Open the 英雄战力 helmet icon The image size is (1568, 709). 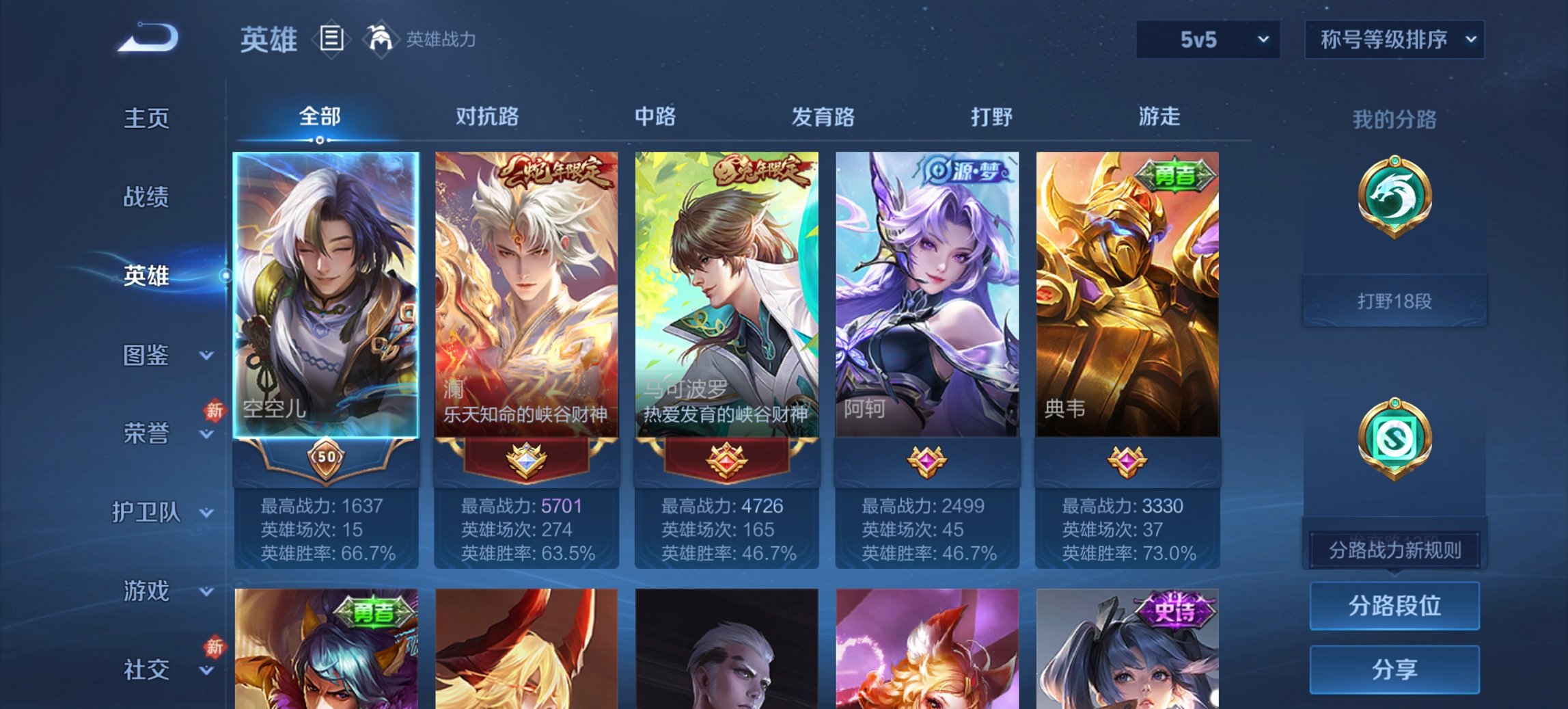(x=381, y=40)
